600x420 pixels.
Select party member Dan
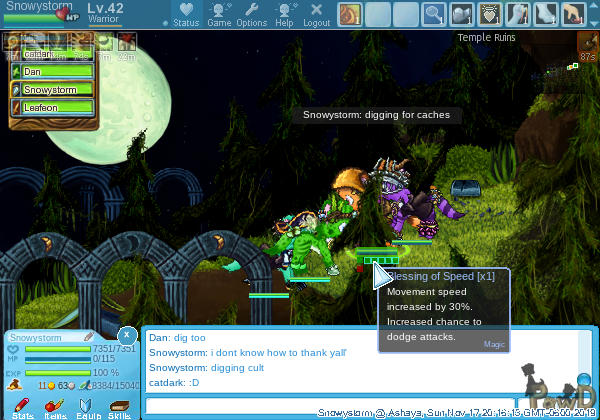point(56,72)
